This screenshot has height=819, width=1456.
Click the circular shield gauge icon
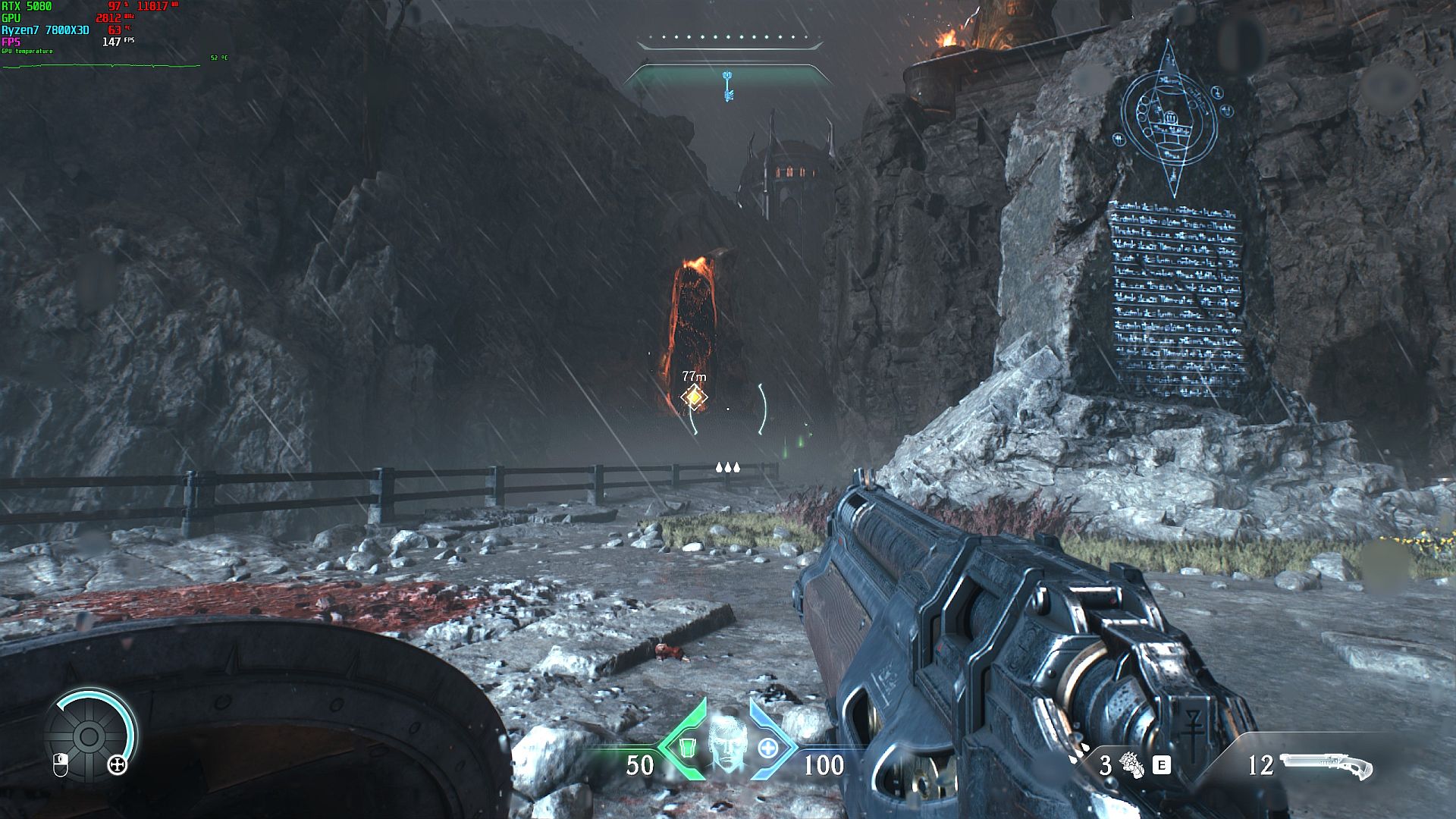coord(89,735)
